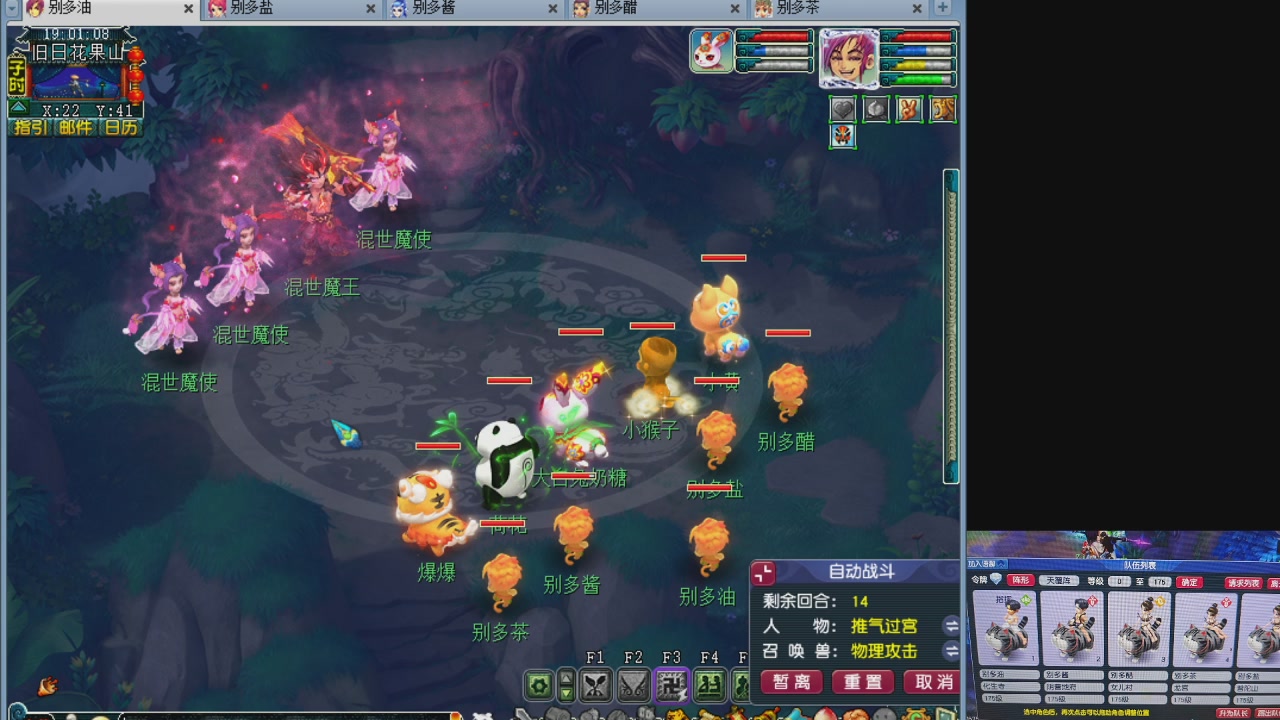Open the 天罡阵 formation selector

click(x=1056, y=581)
